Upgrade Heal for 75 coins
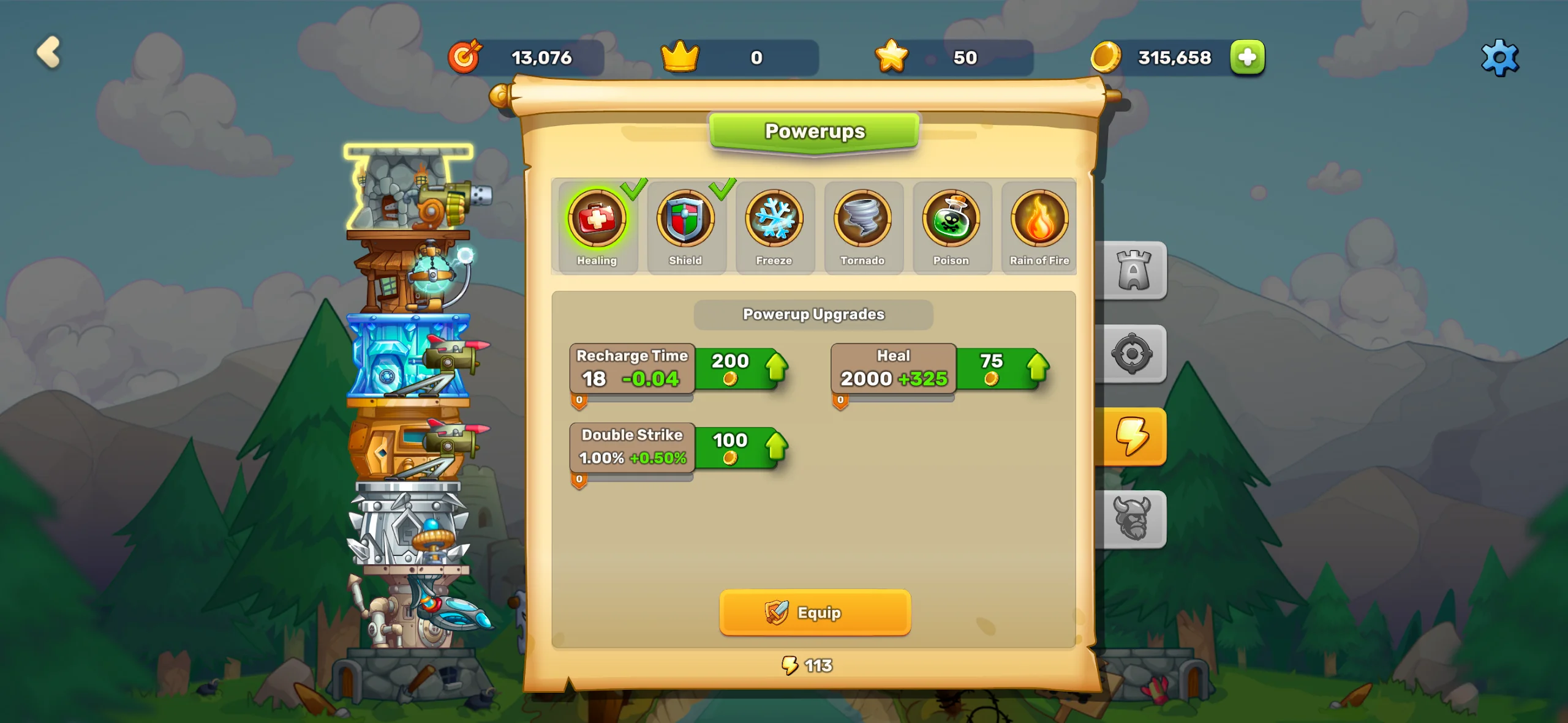This screenshot has height=723, width=1568. point(1002,369)
